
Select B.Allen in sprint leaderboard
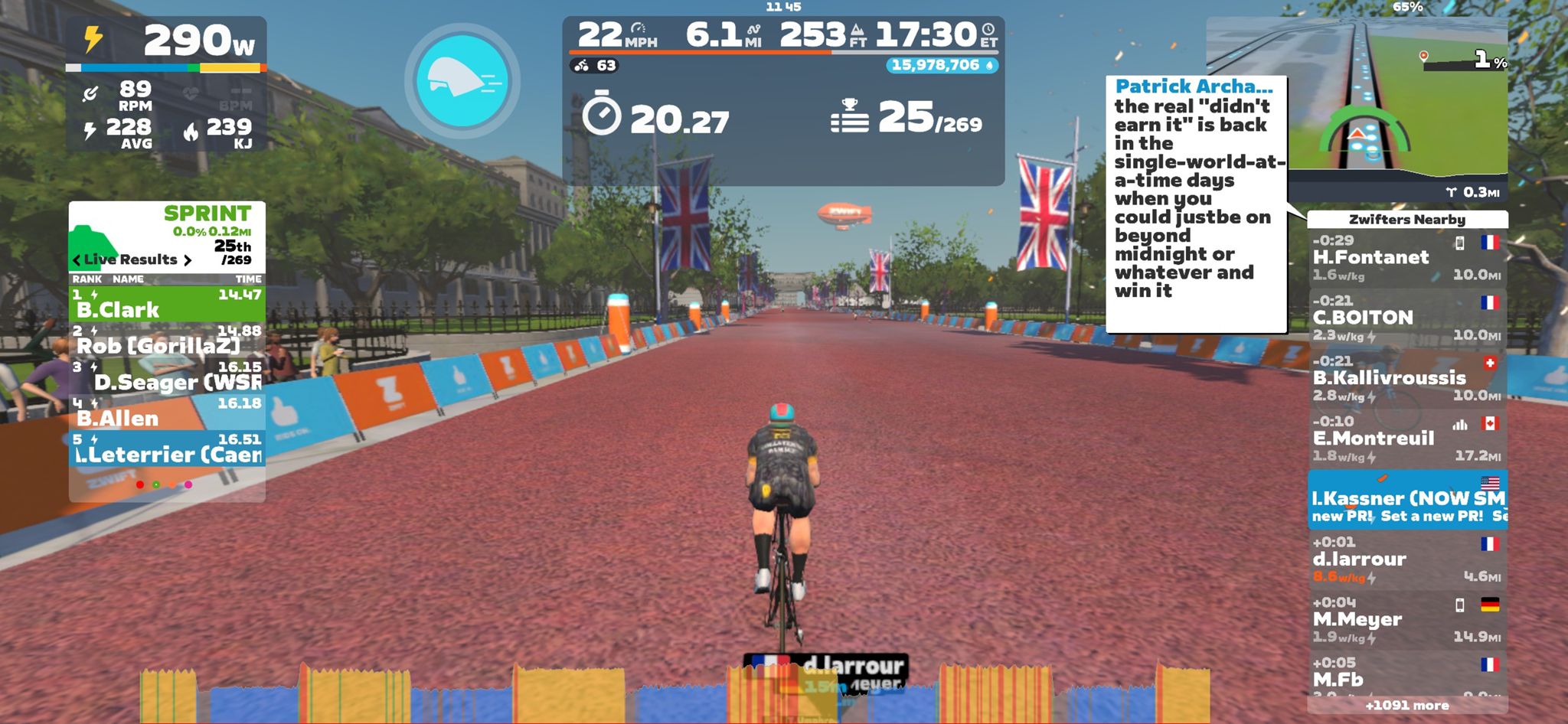coord(167,413)
